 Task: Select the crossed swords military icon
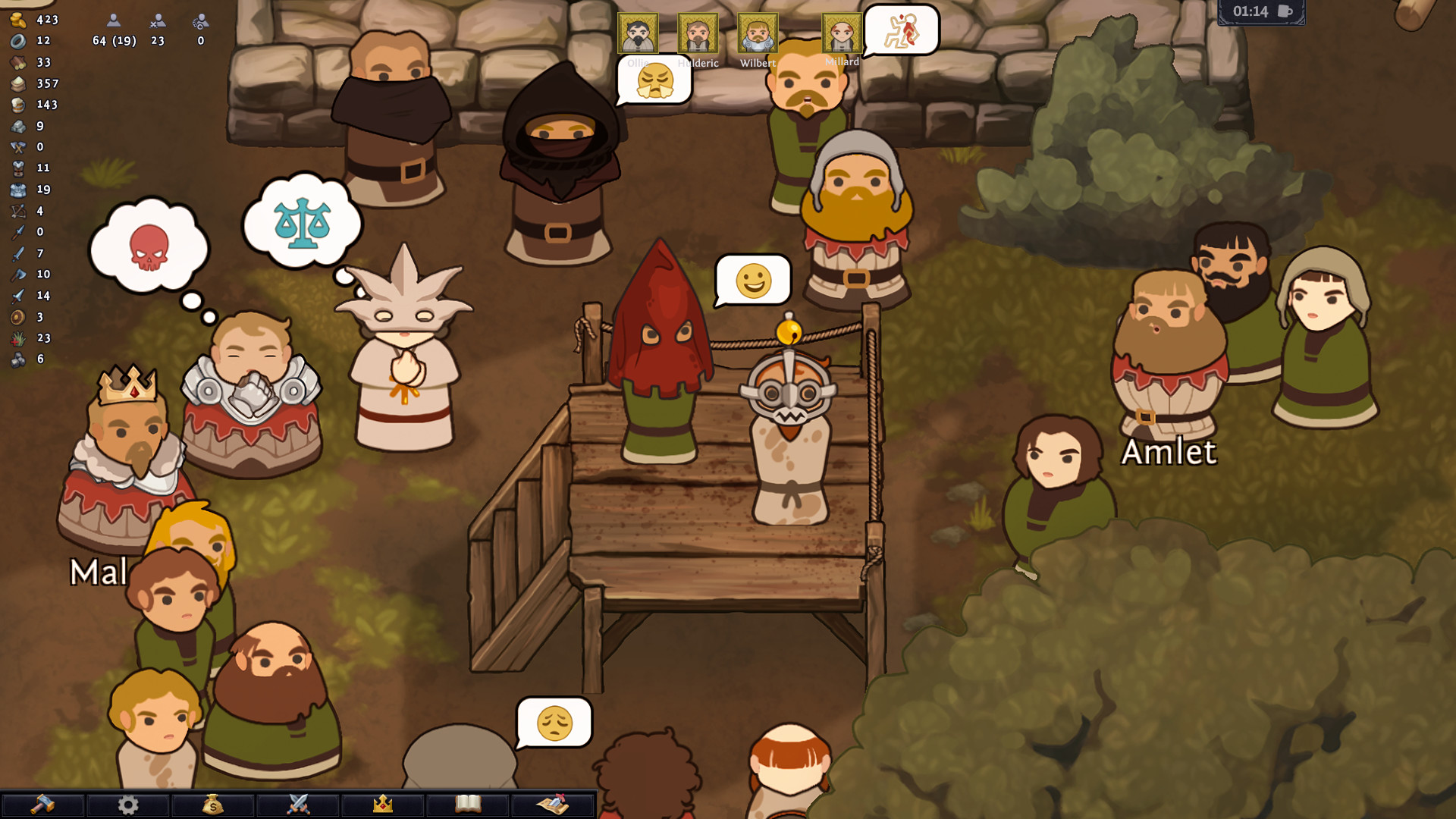point(298,806)
